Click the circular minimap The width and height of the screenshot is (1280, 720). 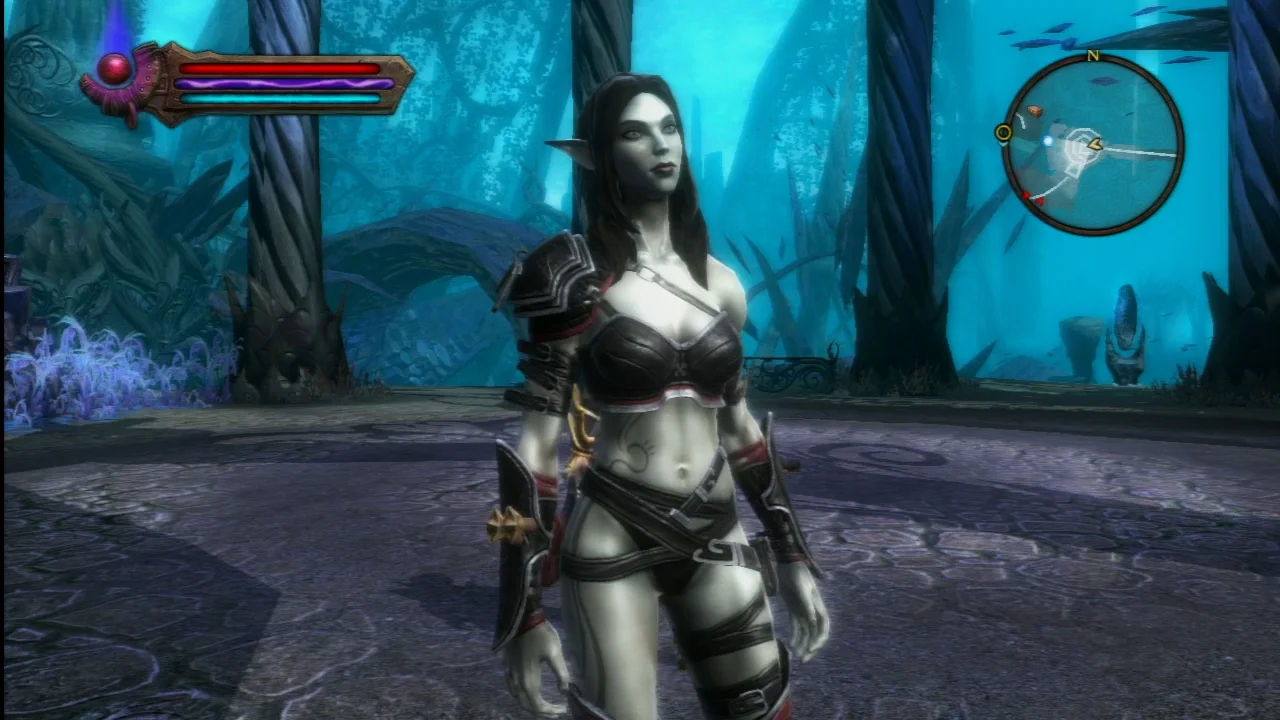click(x=1093, y=146)
